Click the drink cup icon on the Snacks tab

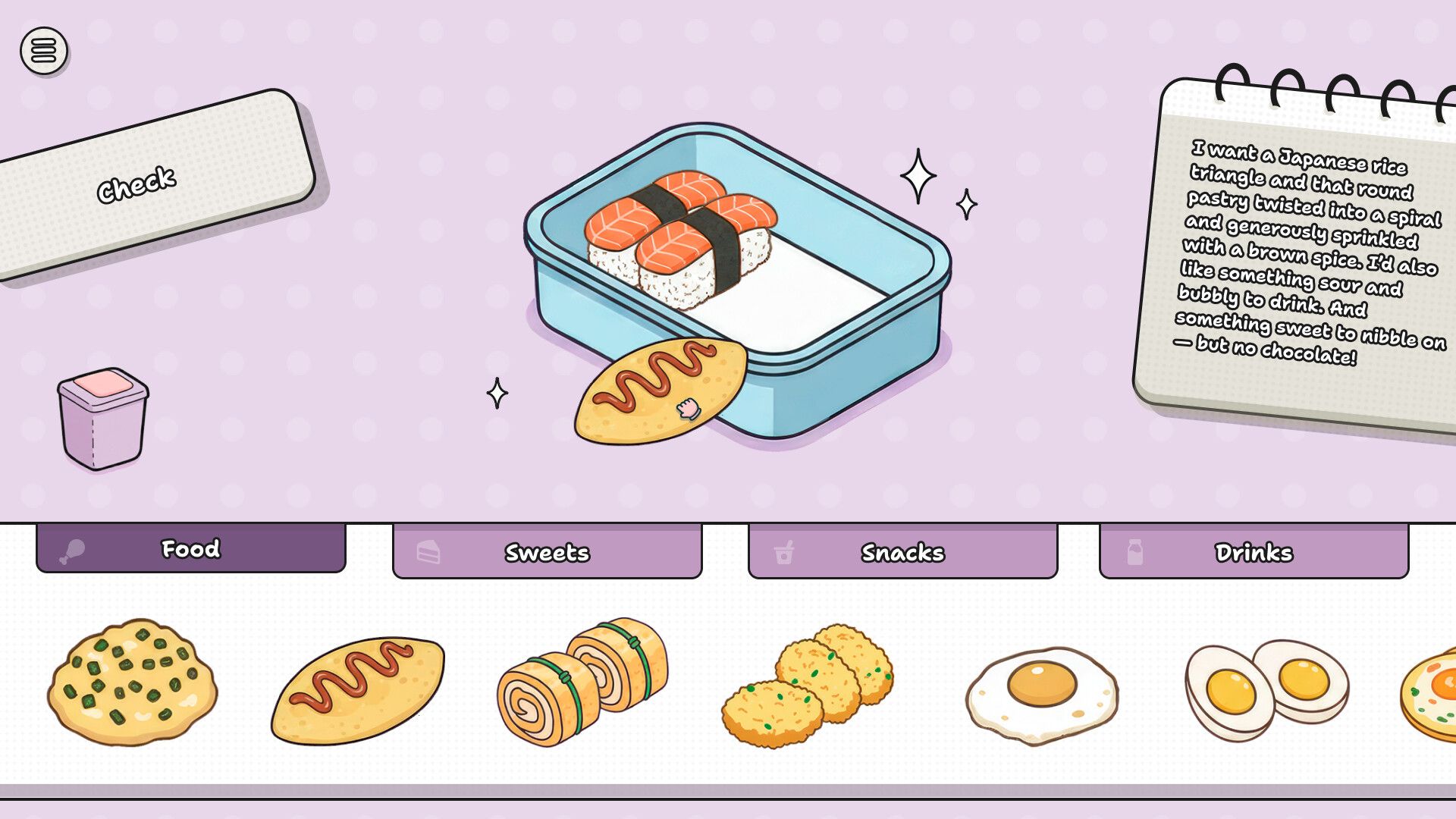click(x=783, y=553)
